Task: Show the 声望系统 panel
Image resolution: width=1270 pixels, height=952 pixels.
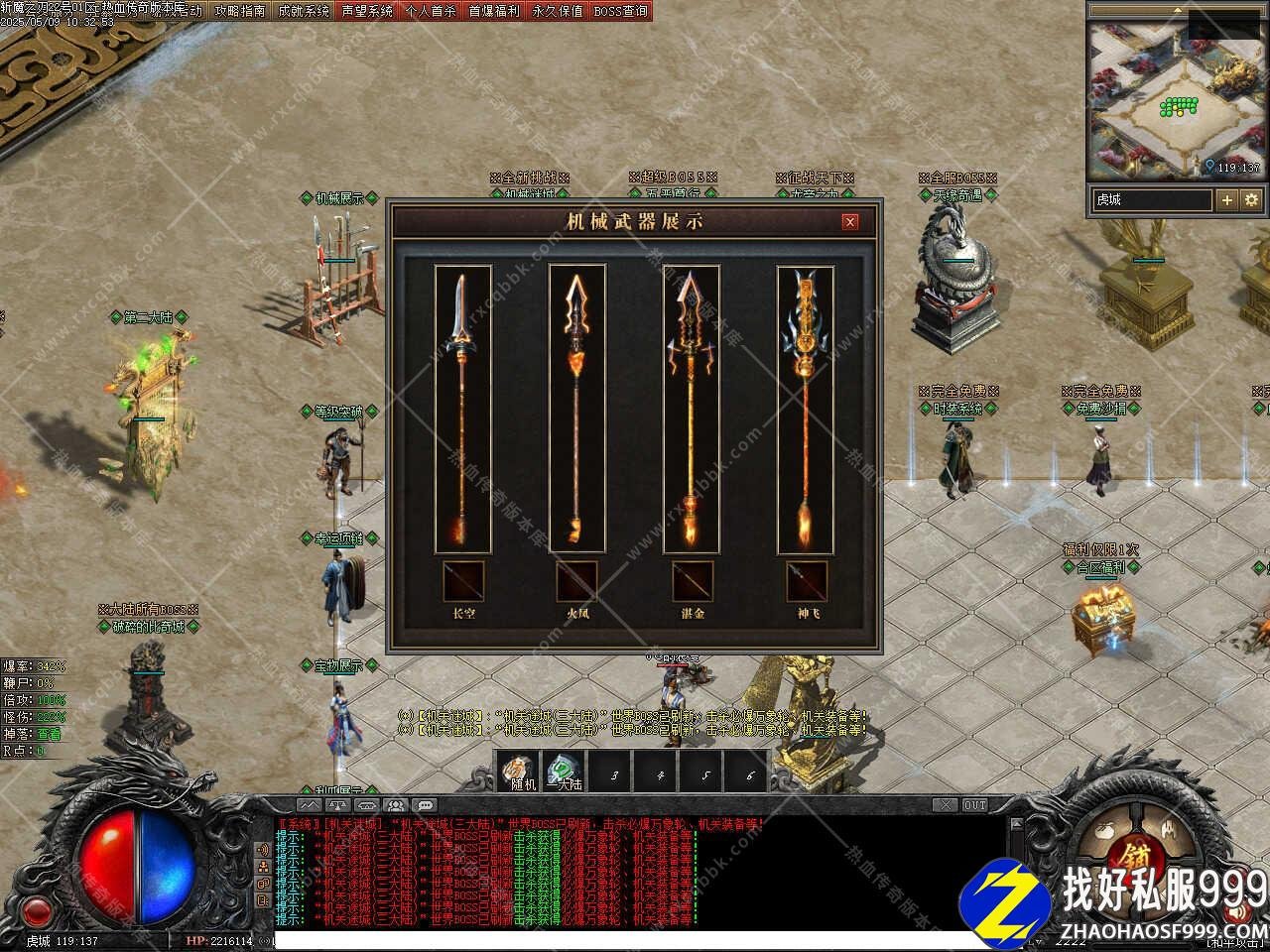Action: (x=367, y=11)
